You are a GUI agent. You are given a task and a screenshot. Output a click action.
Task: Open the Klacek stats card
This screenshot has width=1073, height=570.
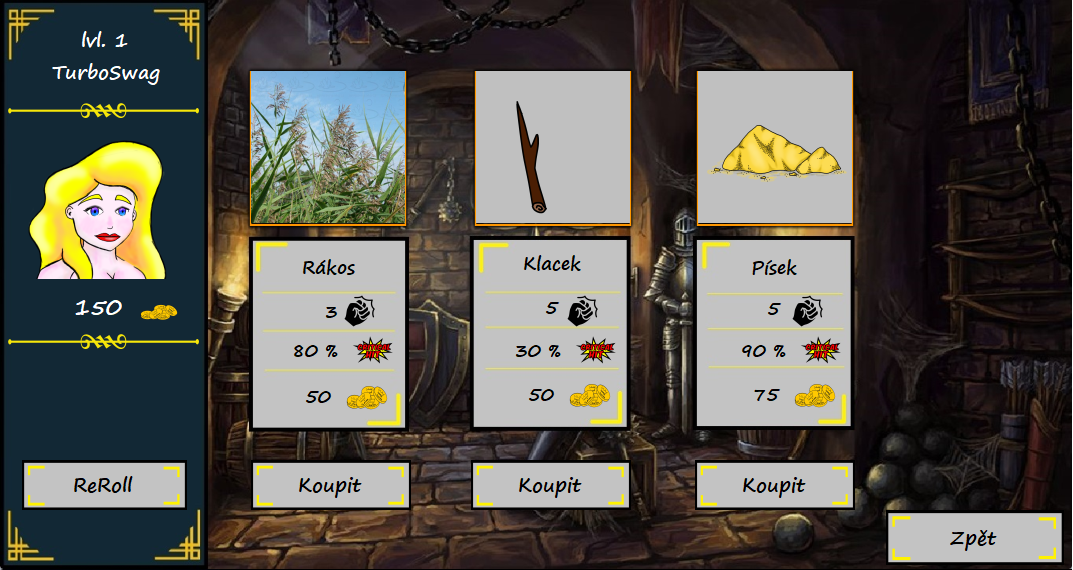551,333
